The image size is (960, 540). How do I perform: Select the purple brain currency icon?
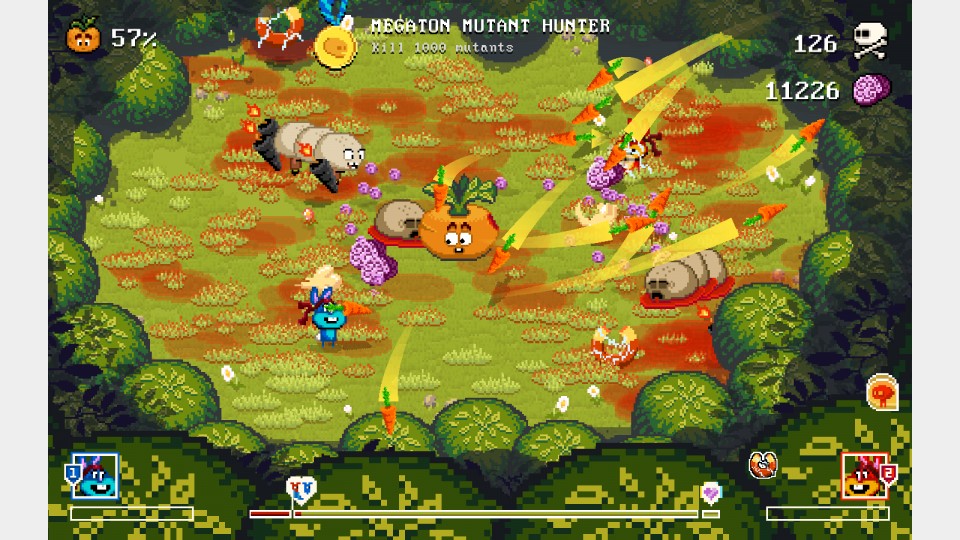[871, 91]
